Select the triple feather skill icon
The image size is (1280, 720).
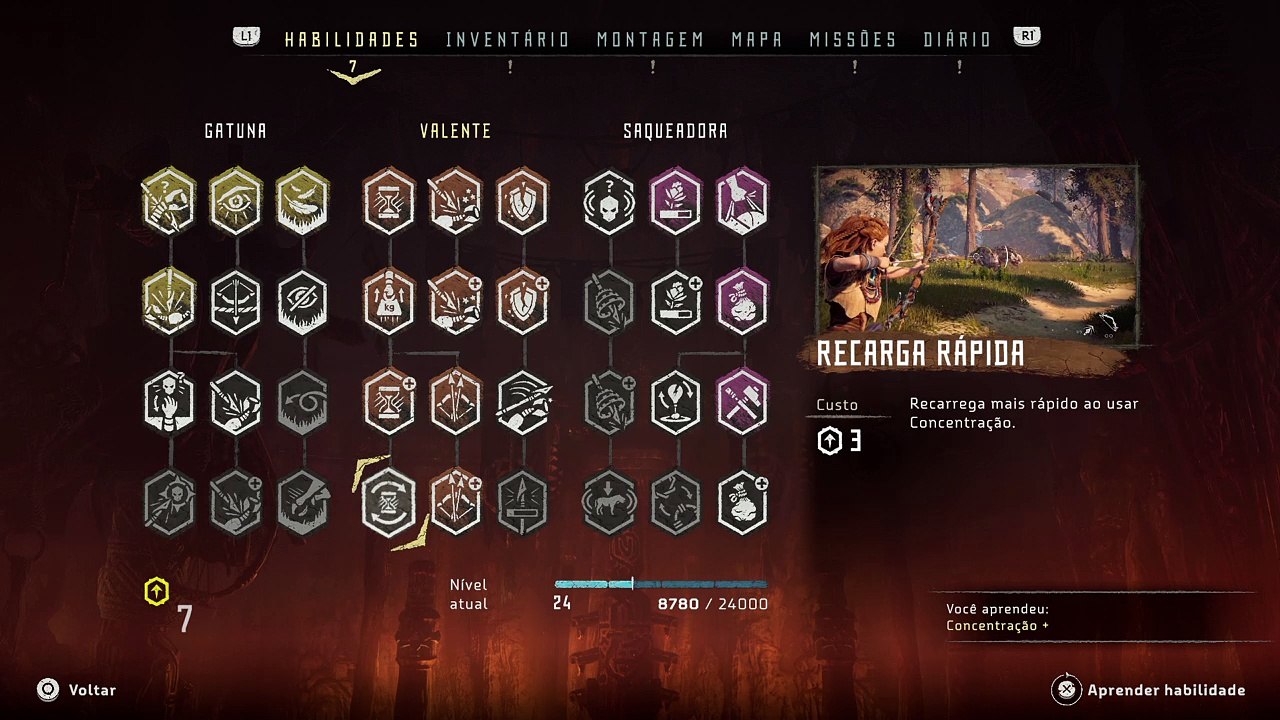302,202
